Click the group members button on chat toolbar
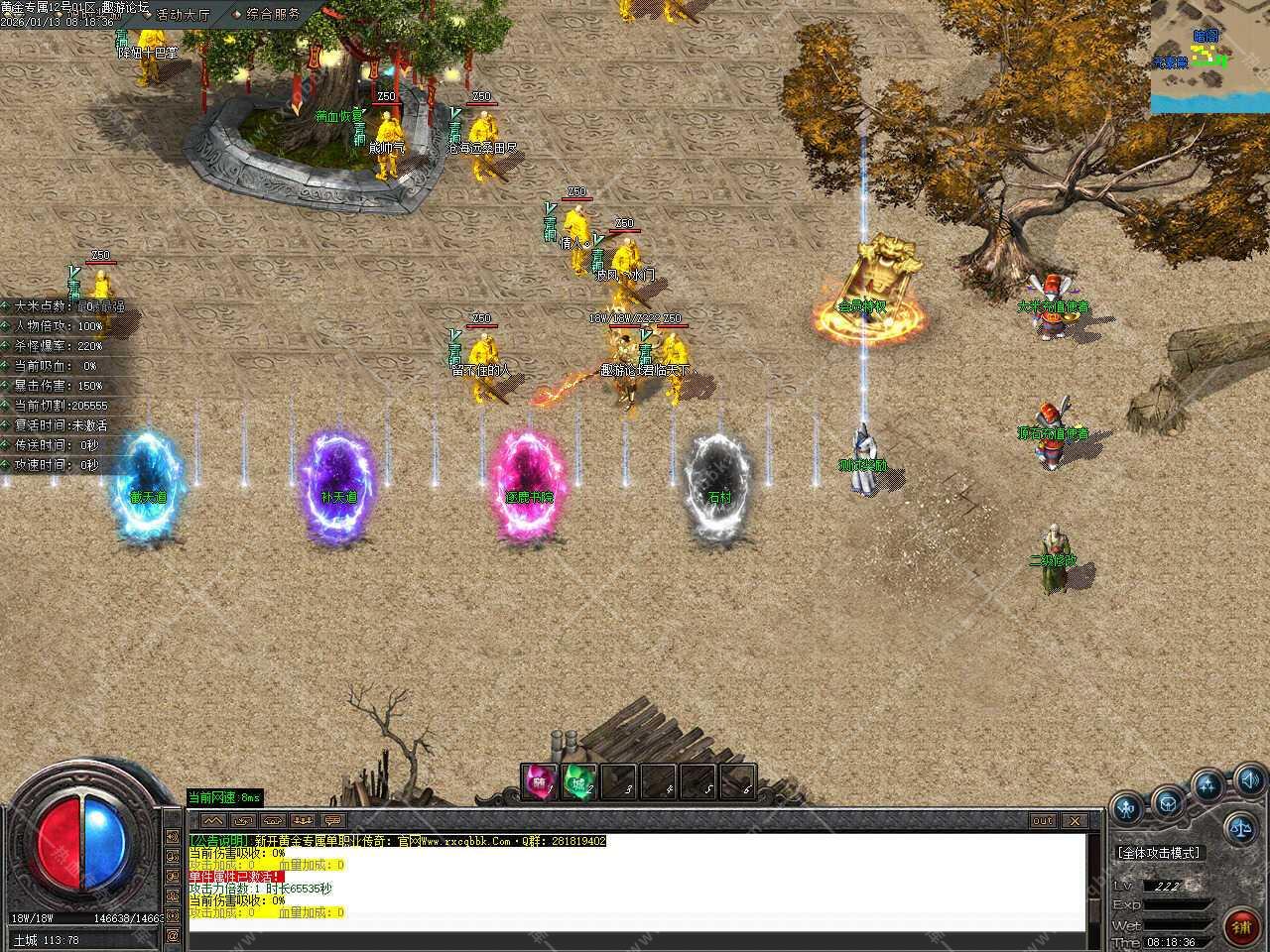 coord(303,821)
